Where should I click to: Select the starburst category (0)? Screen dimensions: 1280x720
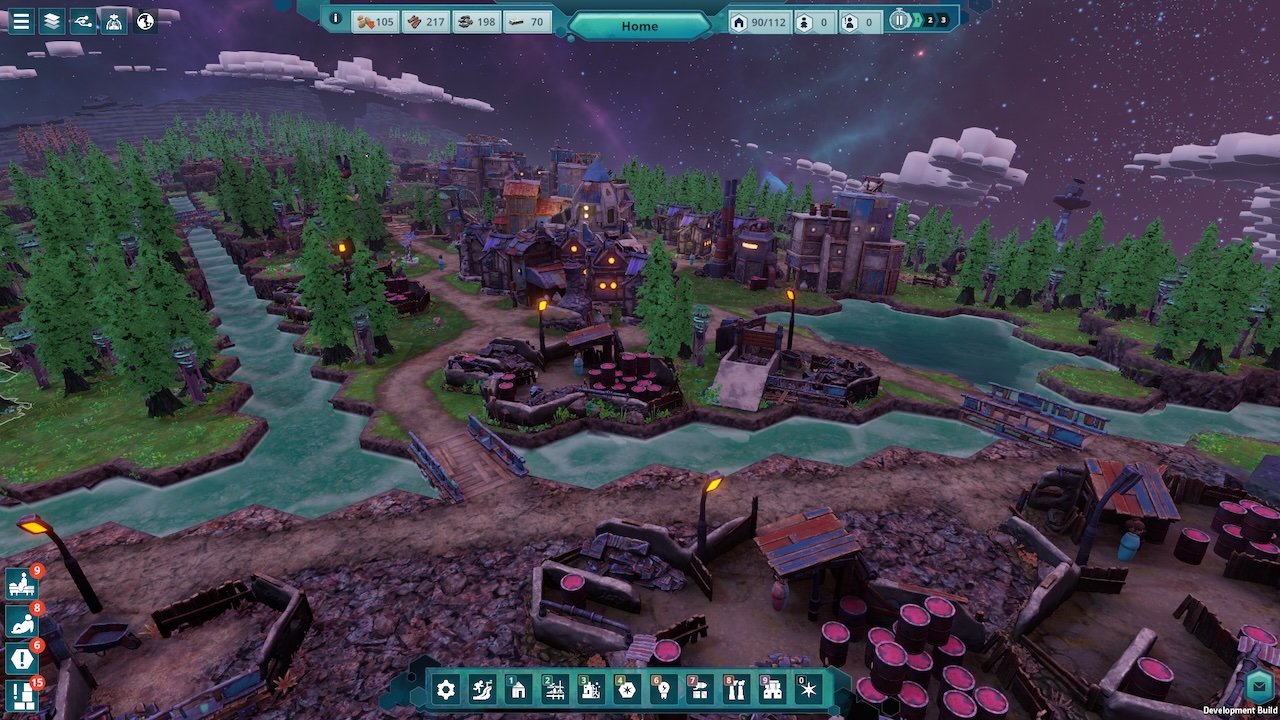click(x=808, y=689)
